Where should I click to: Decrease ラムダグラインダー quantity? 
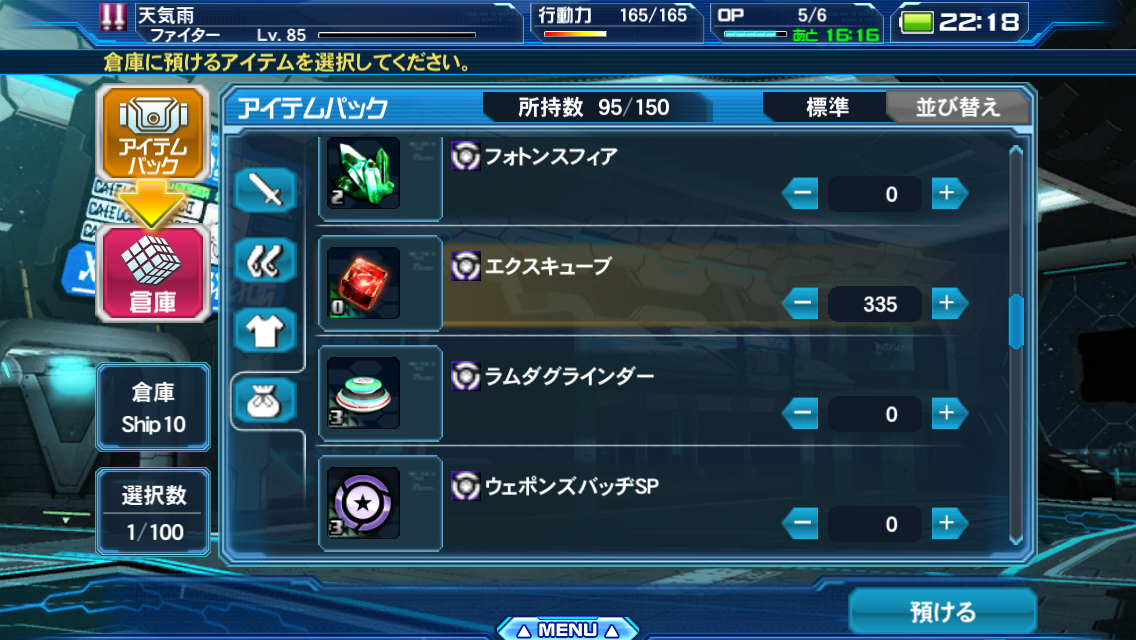tap(801, 413)
